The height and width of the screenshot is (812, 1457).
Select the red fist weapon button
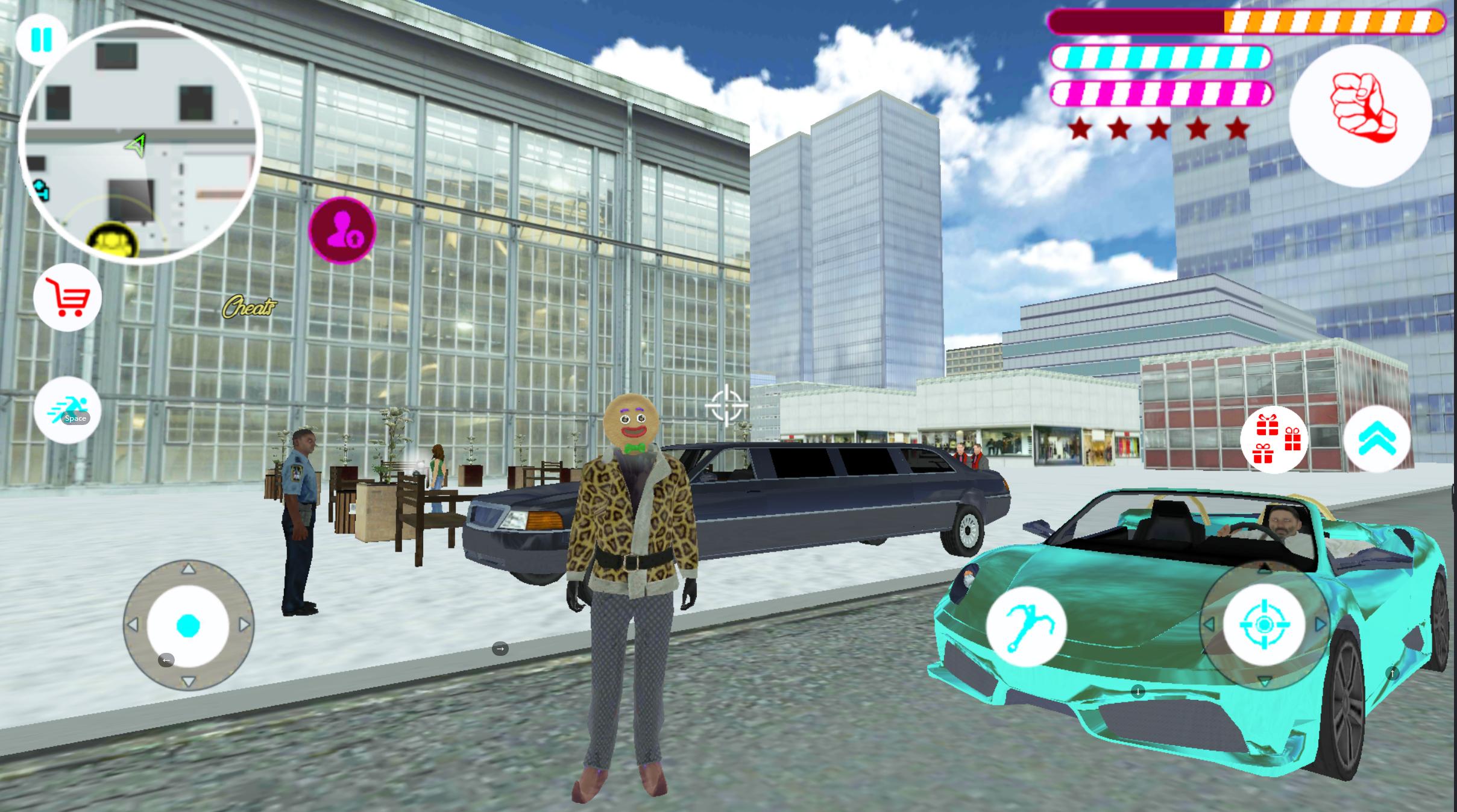point(1360,116)
